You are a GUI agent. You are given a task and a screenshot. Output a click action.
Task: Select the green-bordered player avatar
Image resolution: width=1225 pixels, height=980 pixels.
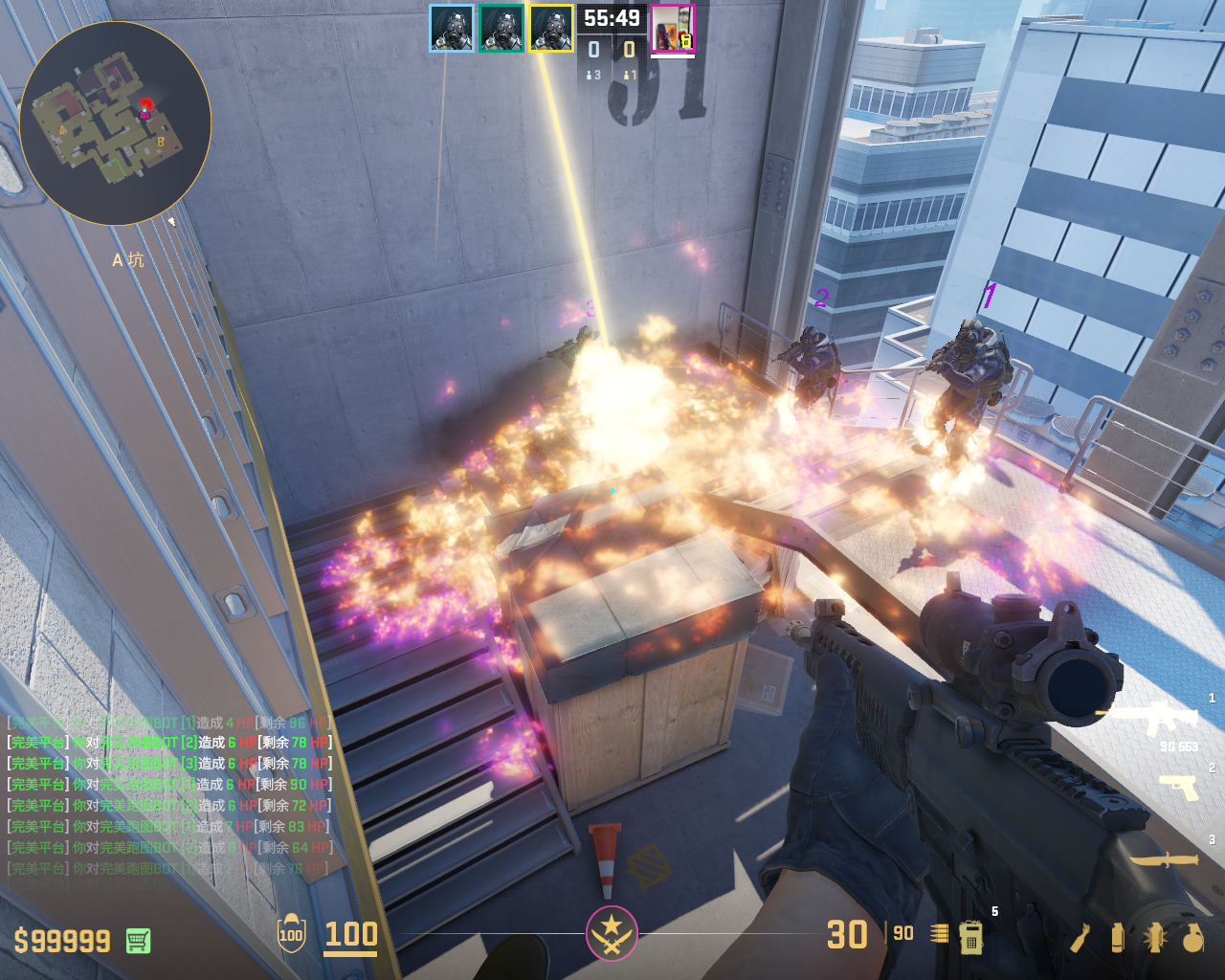point(501,29)
